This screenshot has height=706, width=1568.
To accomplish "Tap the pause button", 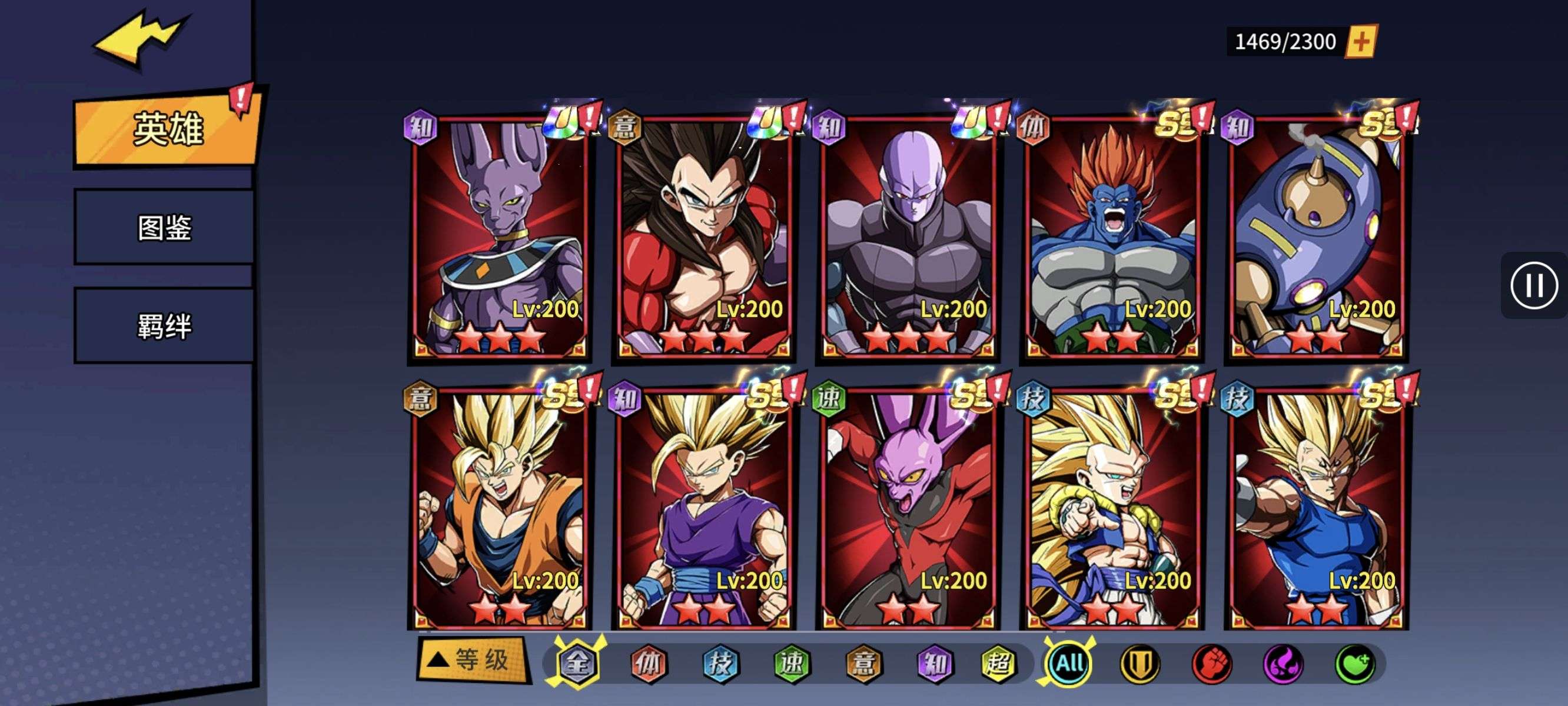I will 1533,285.
